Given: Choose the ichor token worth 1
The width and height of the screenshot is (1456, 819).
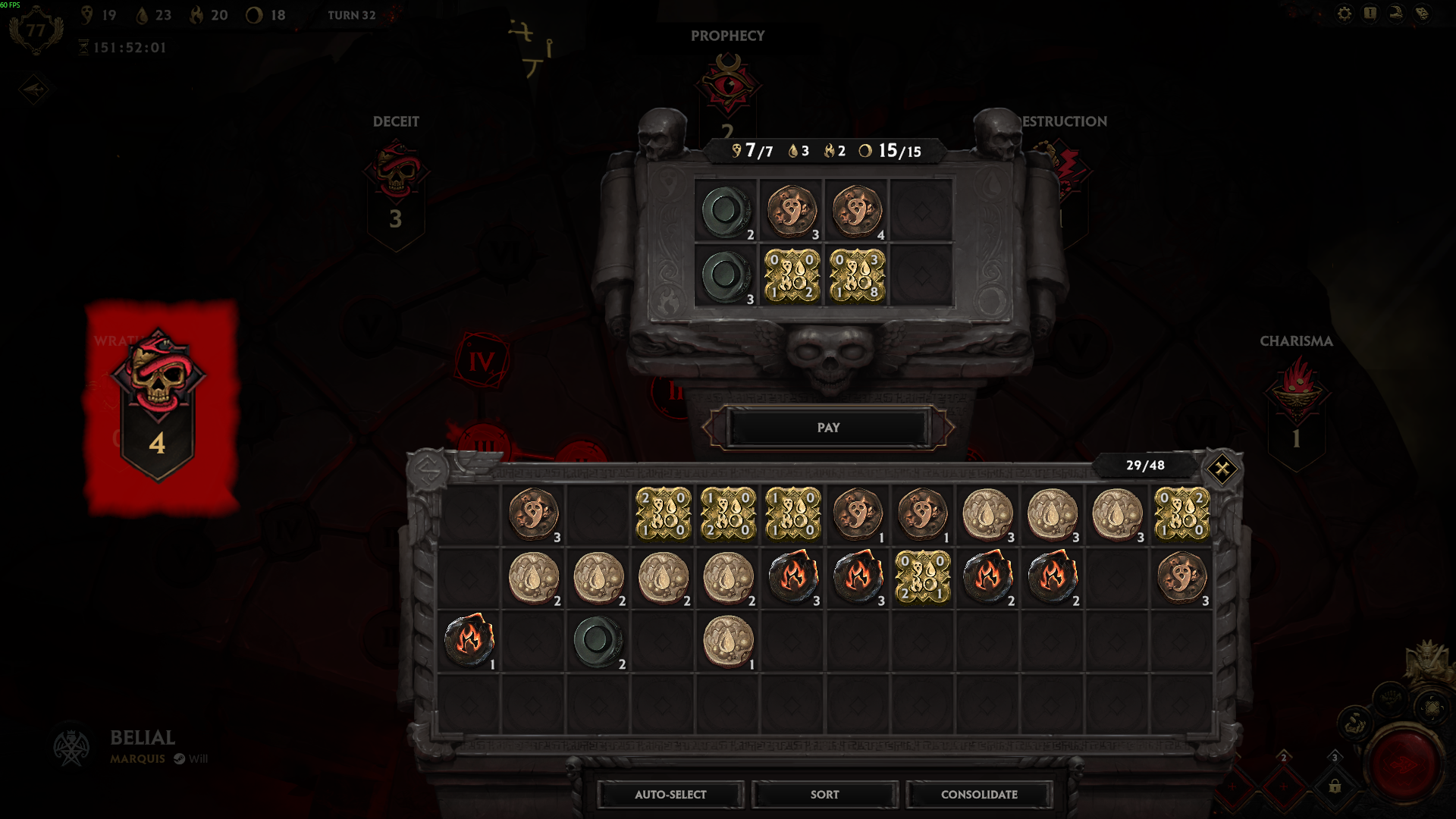Looking at the screenshot, I should click(x=728, y=641).
